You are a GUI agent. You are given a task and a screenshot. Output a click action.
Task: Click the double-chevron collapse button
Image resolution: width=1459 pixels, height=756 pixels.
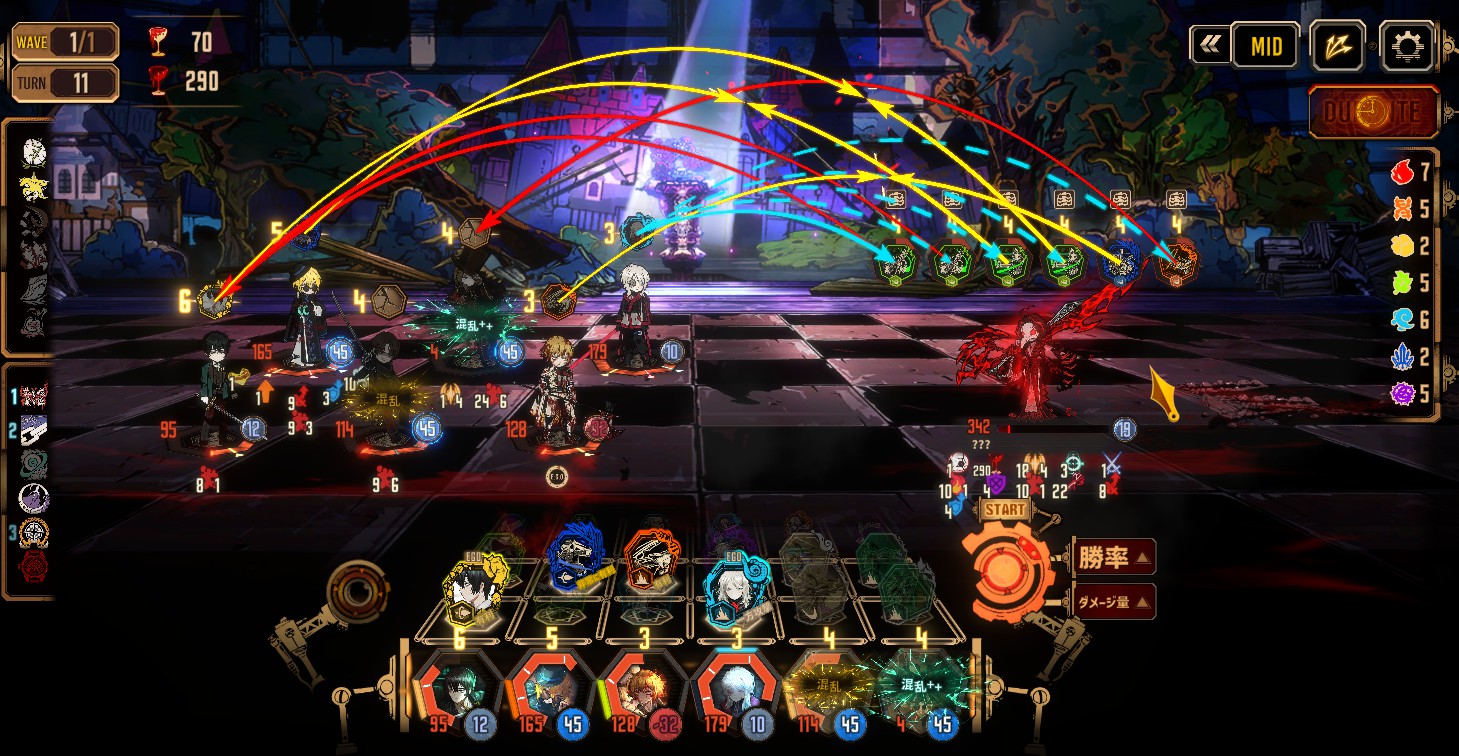click(1209, 45)
